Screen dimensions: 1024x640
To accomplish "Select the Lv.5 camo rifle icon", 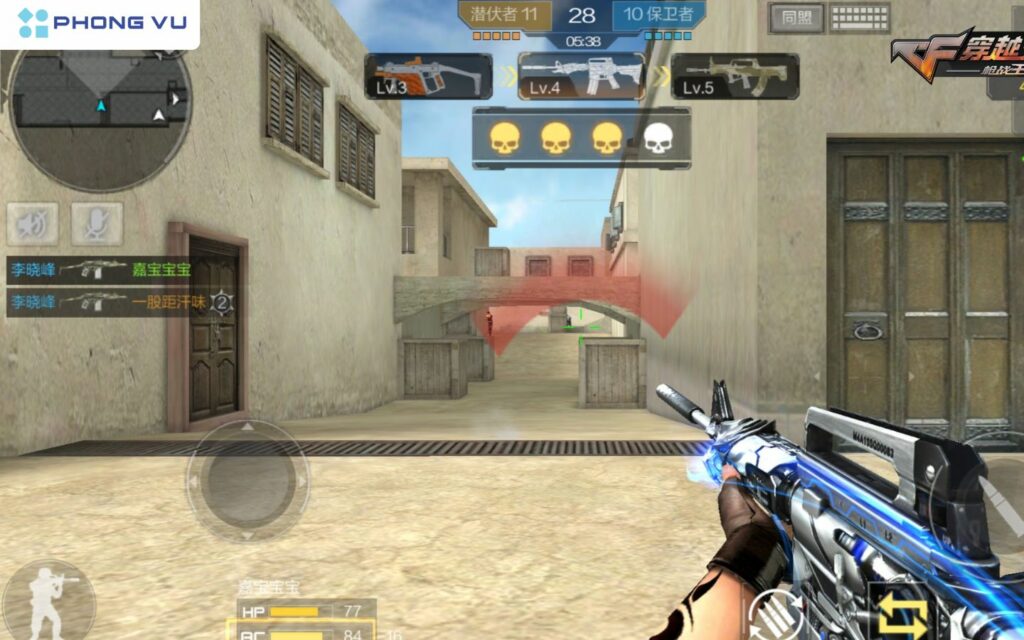I will (735, 76).
